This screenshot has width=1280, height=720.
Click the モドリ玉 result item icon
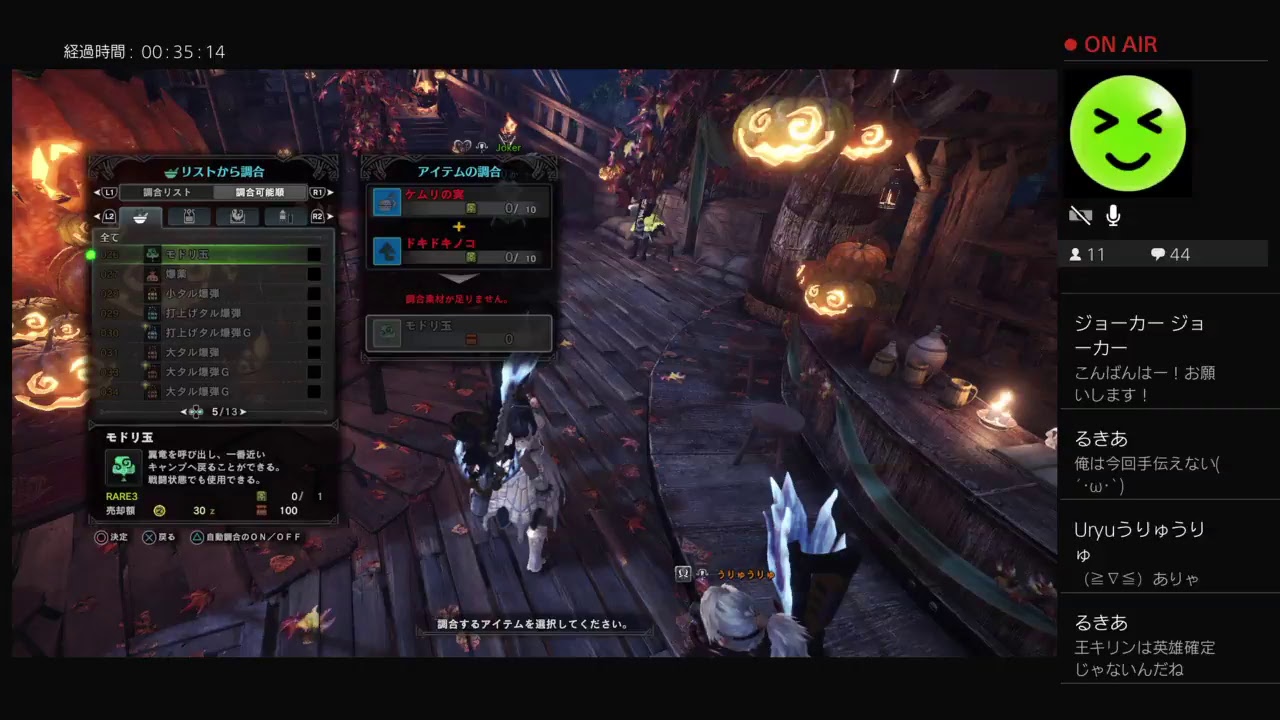pos(385,335)
